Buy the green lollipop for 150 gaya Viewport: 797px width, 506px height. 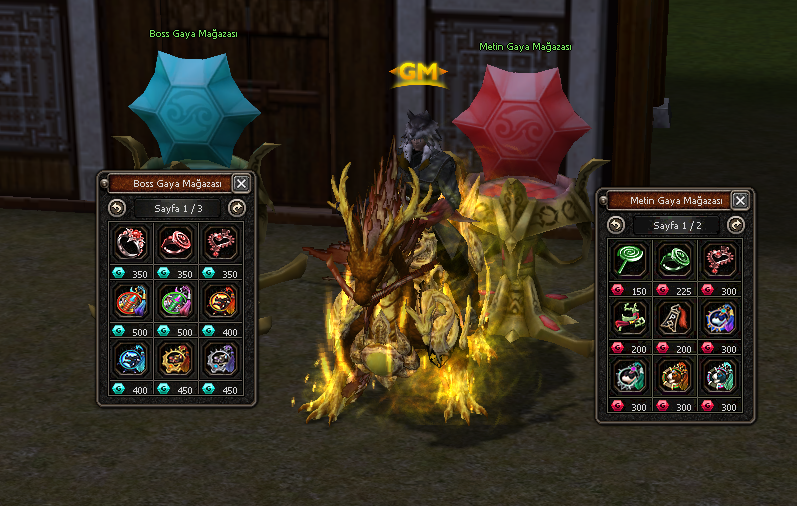(632, 260)
